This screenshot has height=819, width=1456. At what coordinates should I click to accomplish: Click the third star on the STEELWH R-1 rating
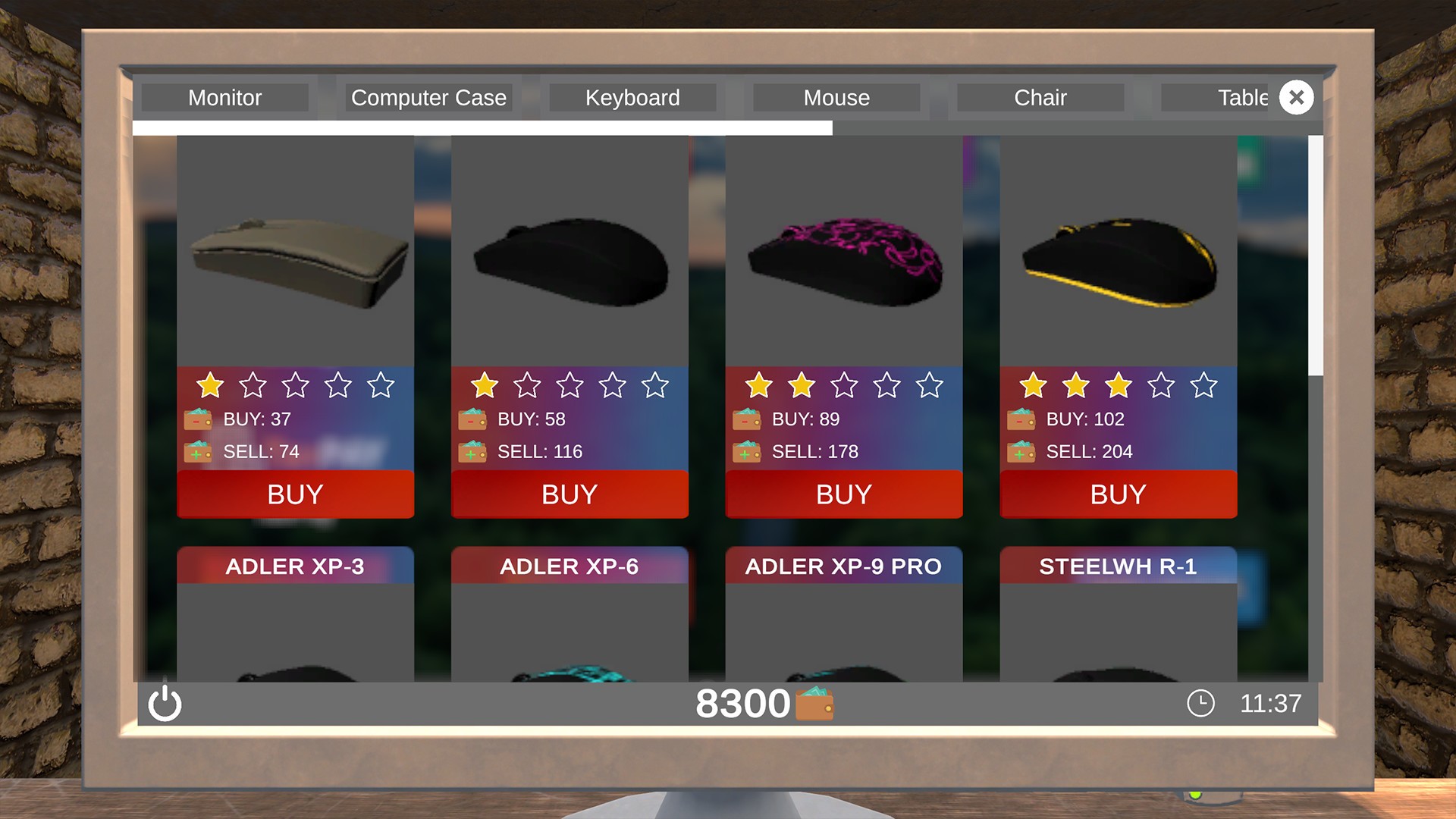(x=1117, y=385)
